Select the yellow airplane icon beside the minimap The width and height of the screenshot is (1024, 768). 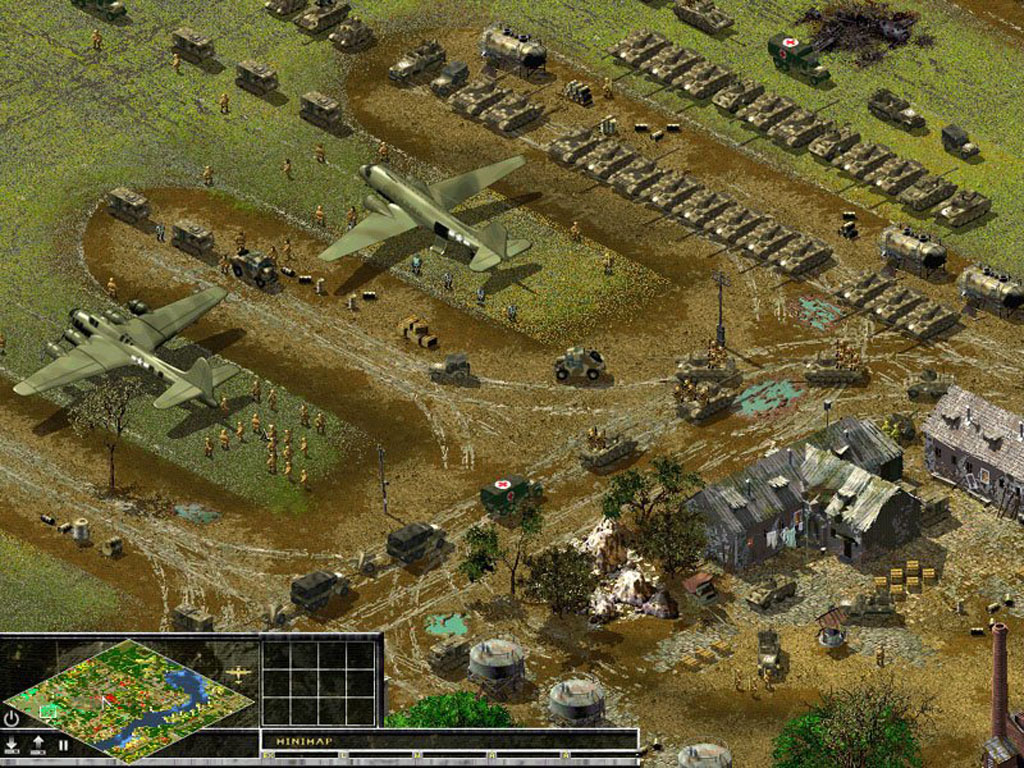(239, 674)
